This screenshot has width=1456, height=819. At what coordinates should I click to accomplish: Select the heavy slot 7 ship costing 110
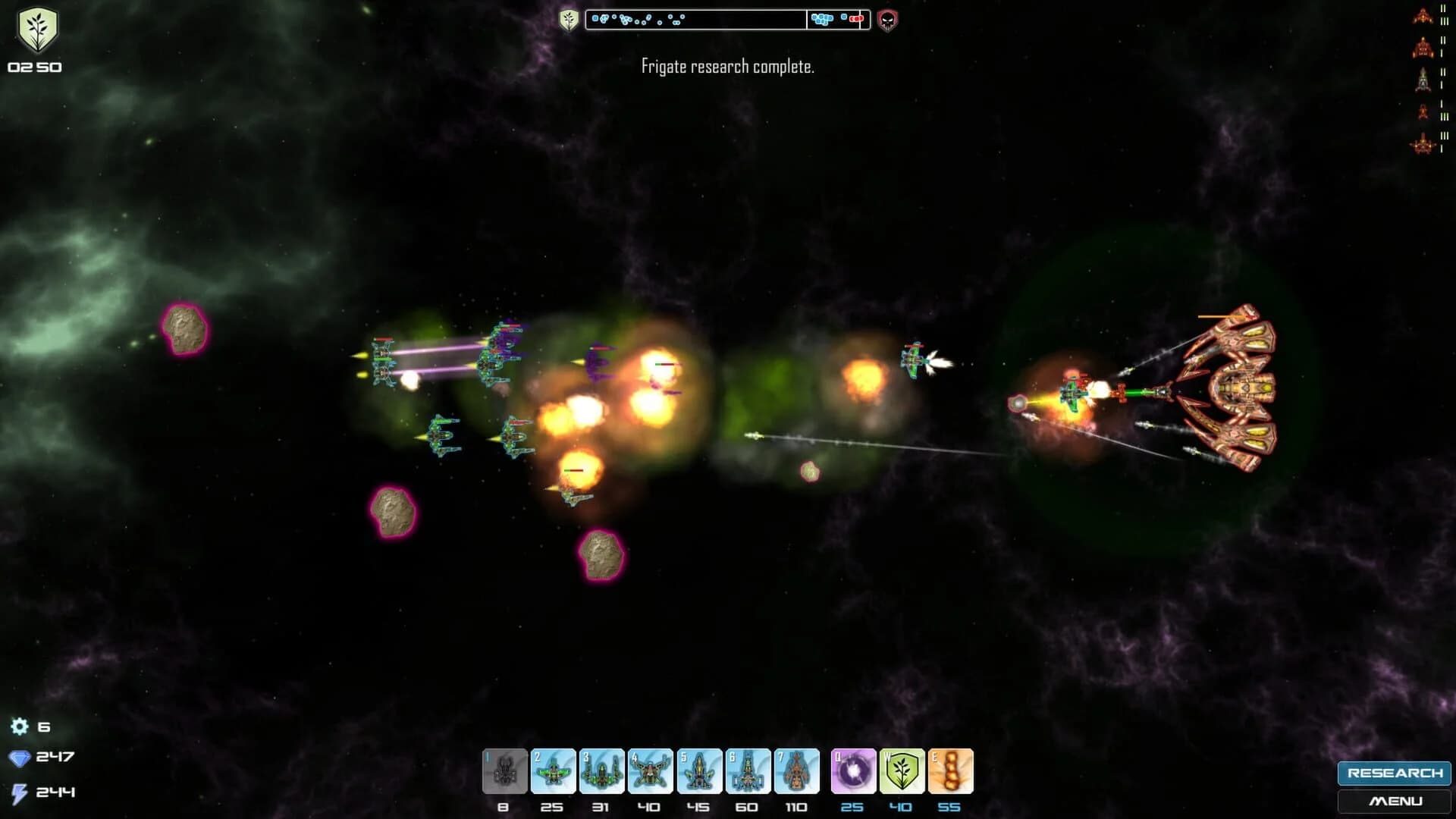[799, 770]
